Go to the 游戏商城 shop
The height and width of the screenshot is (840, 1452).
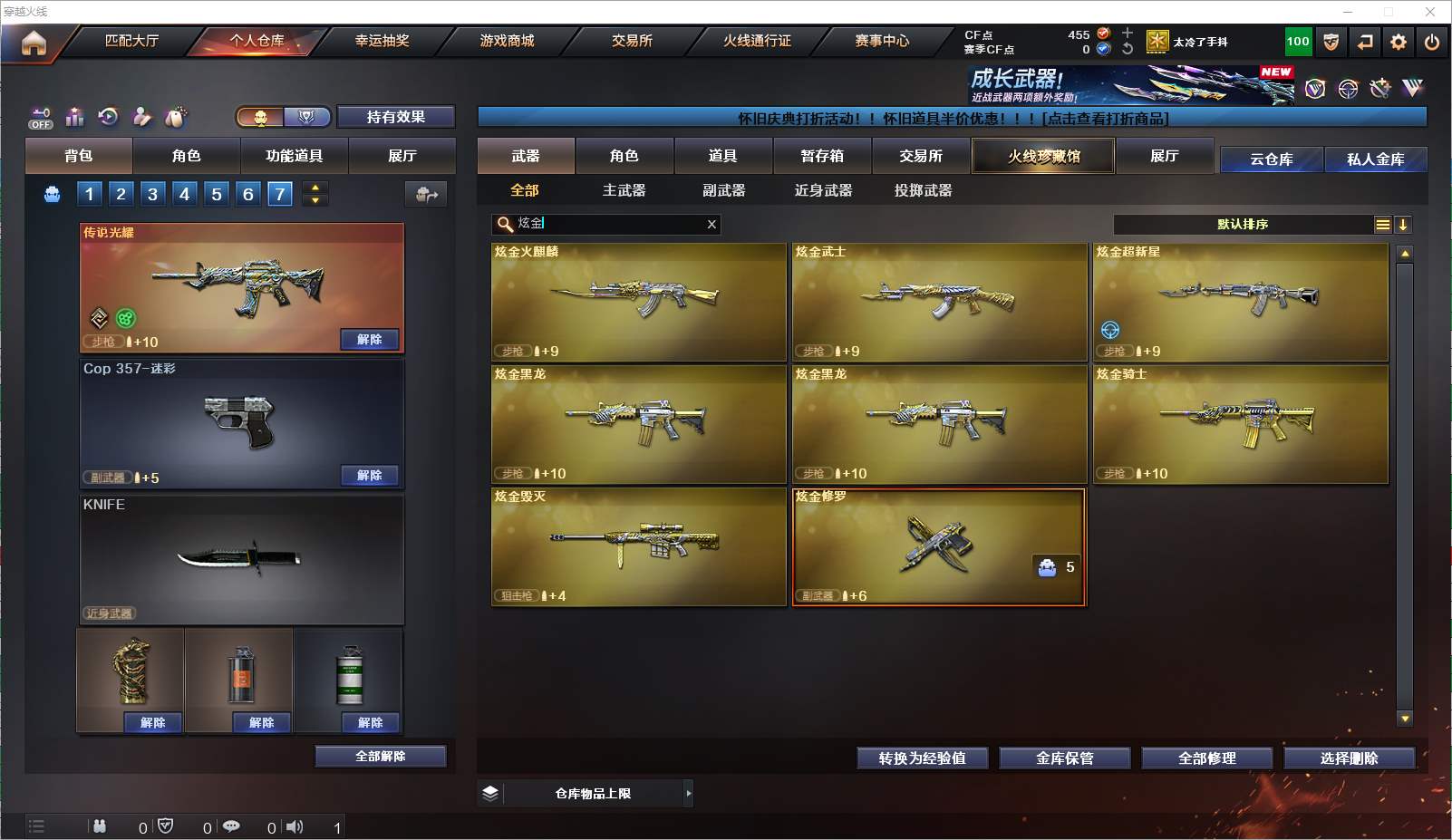[507, 41]
